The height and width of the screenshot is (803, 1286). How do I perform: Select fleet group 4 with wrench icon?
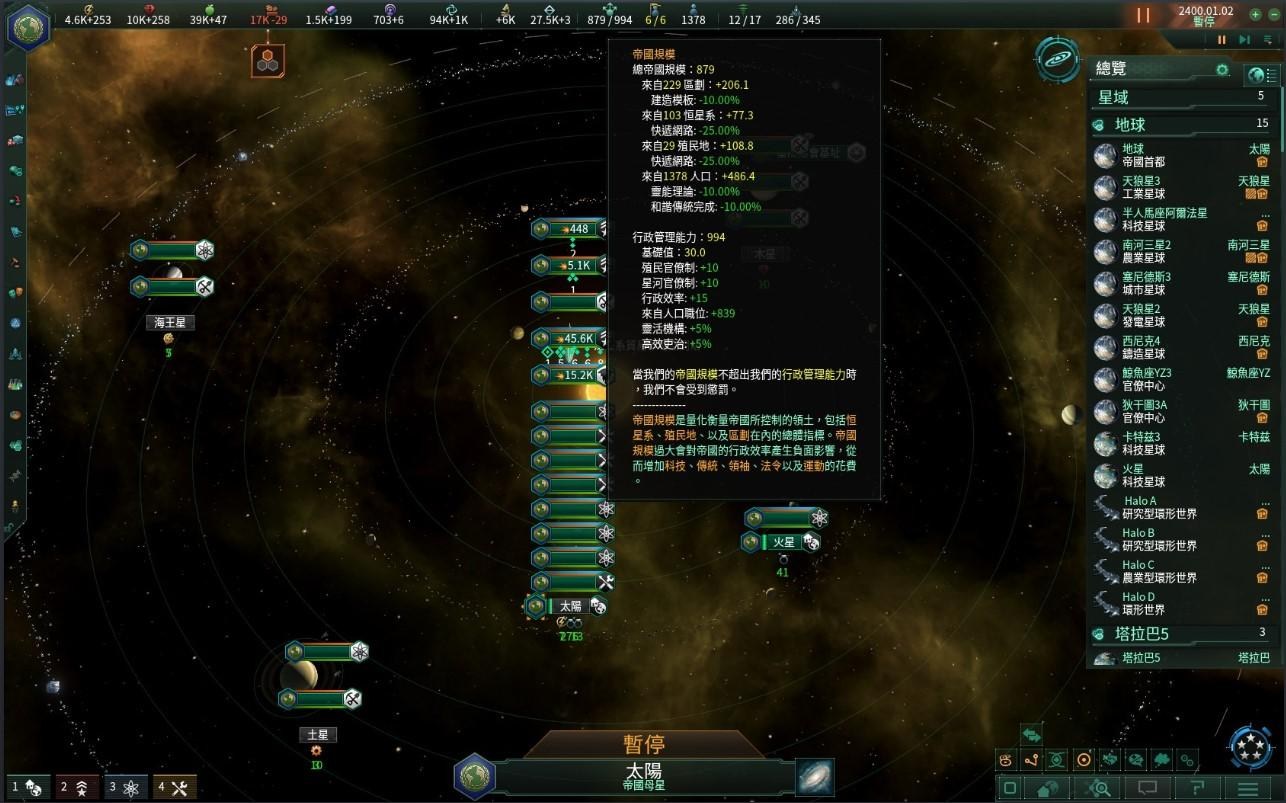pos(174,787)
